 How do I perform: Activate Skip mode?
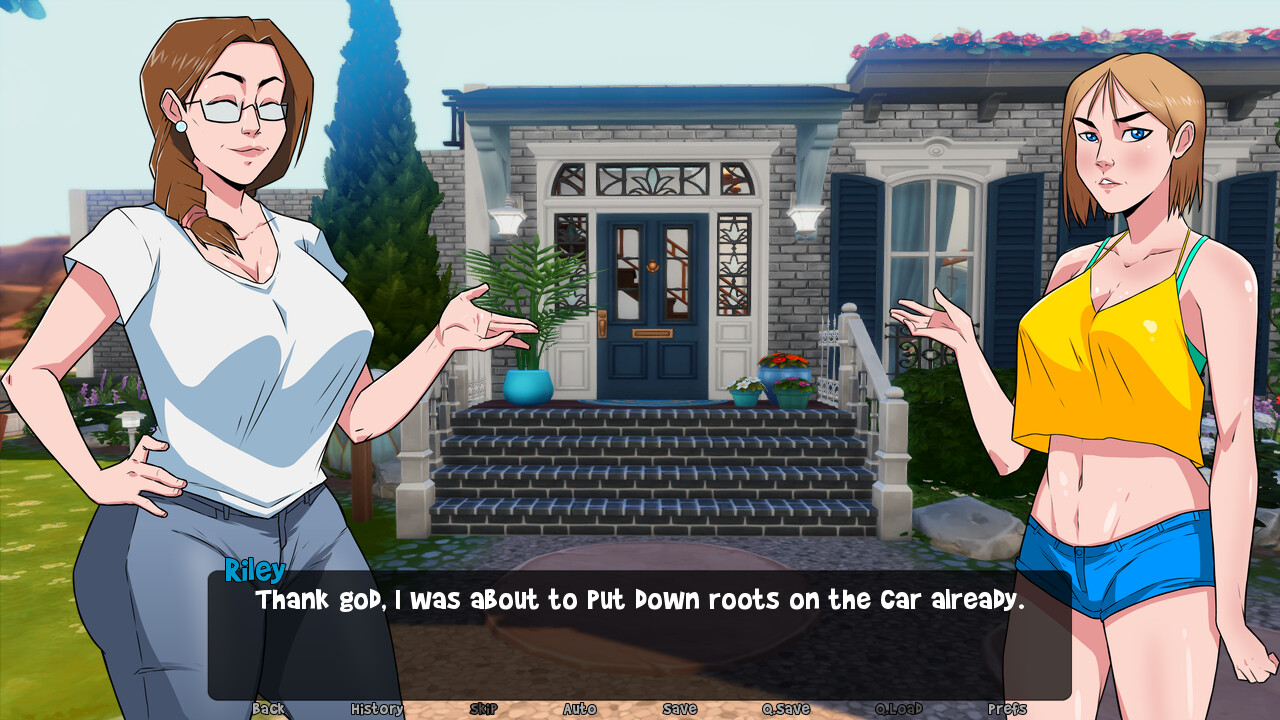point(483,709)
